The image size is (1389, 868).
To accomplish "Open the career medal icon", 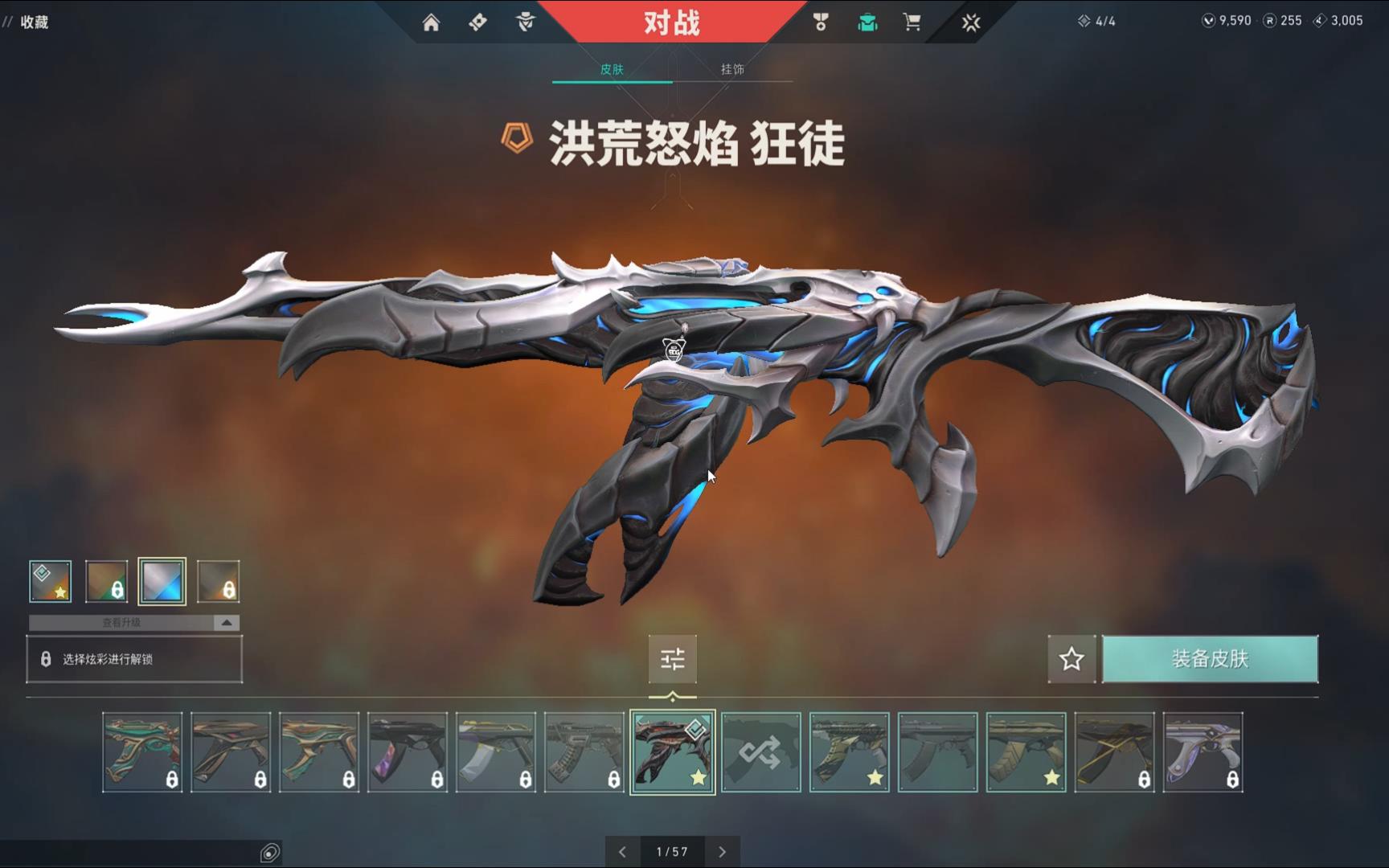I will pyautogui.click(x=821, y=23).
